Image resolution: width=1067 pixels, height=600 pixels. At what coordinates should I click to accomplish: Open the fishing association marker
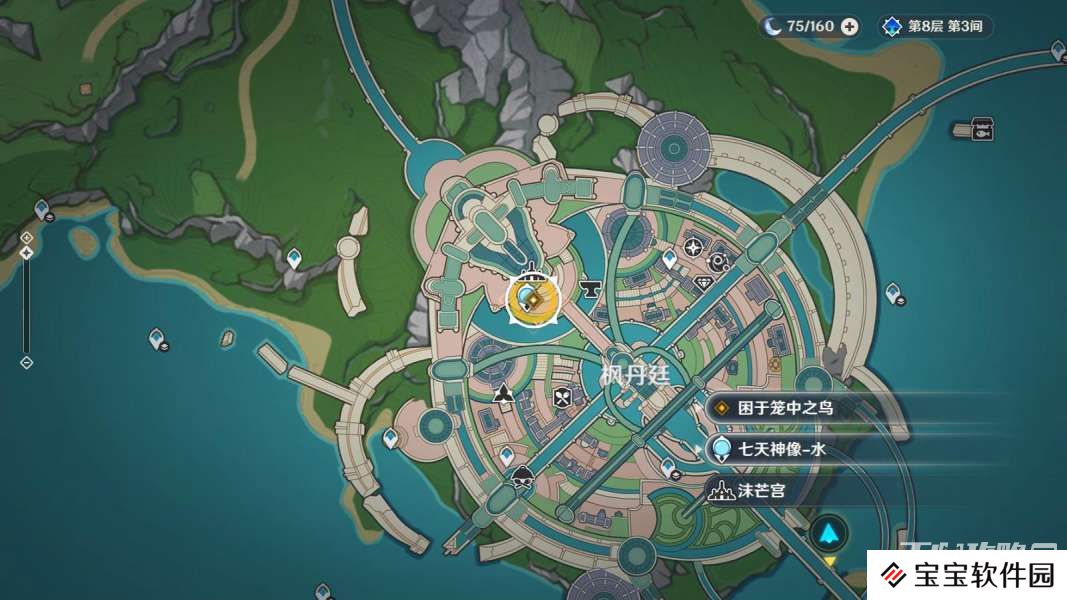[x=982, y=129]
